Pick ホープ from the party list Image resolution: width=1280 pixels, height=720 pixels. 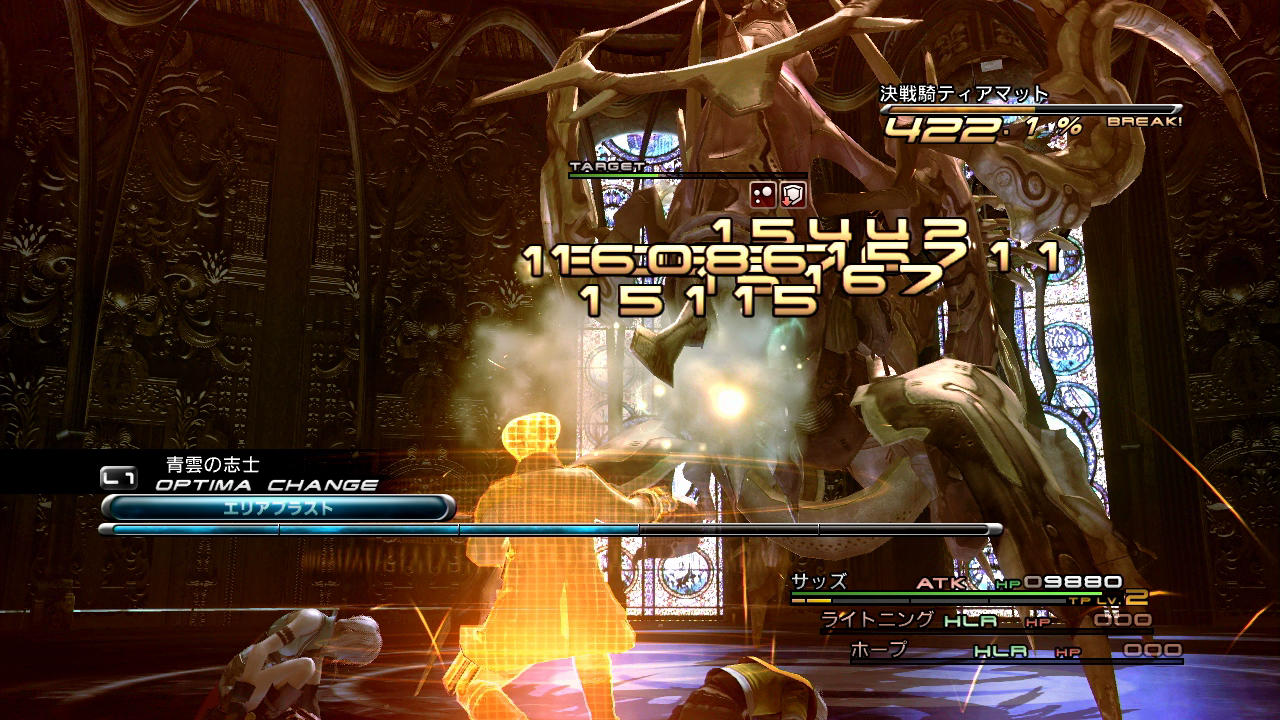(878, 650)
